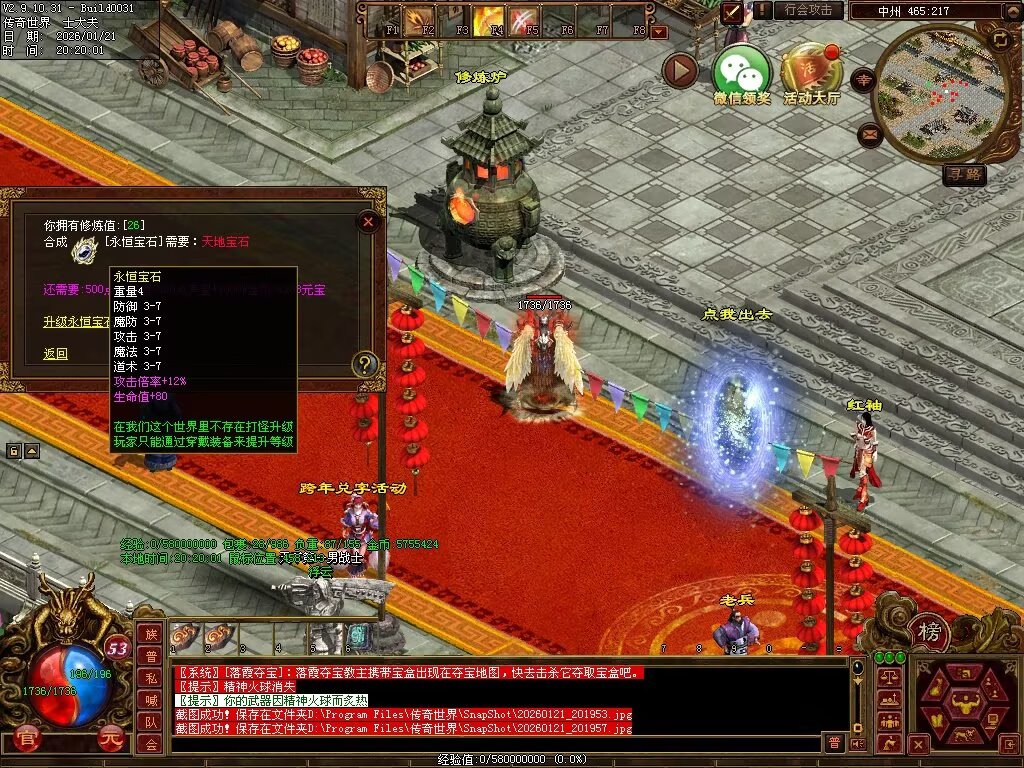Use the F4 flame skill
1024x768 pixels.
tap(489, 20)
